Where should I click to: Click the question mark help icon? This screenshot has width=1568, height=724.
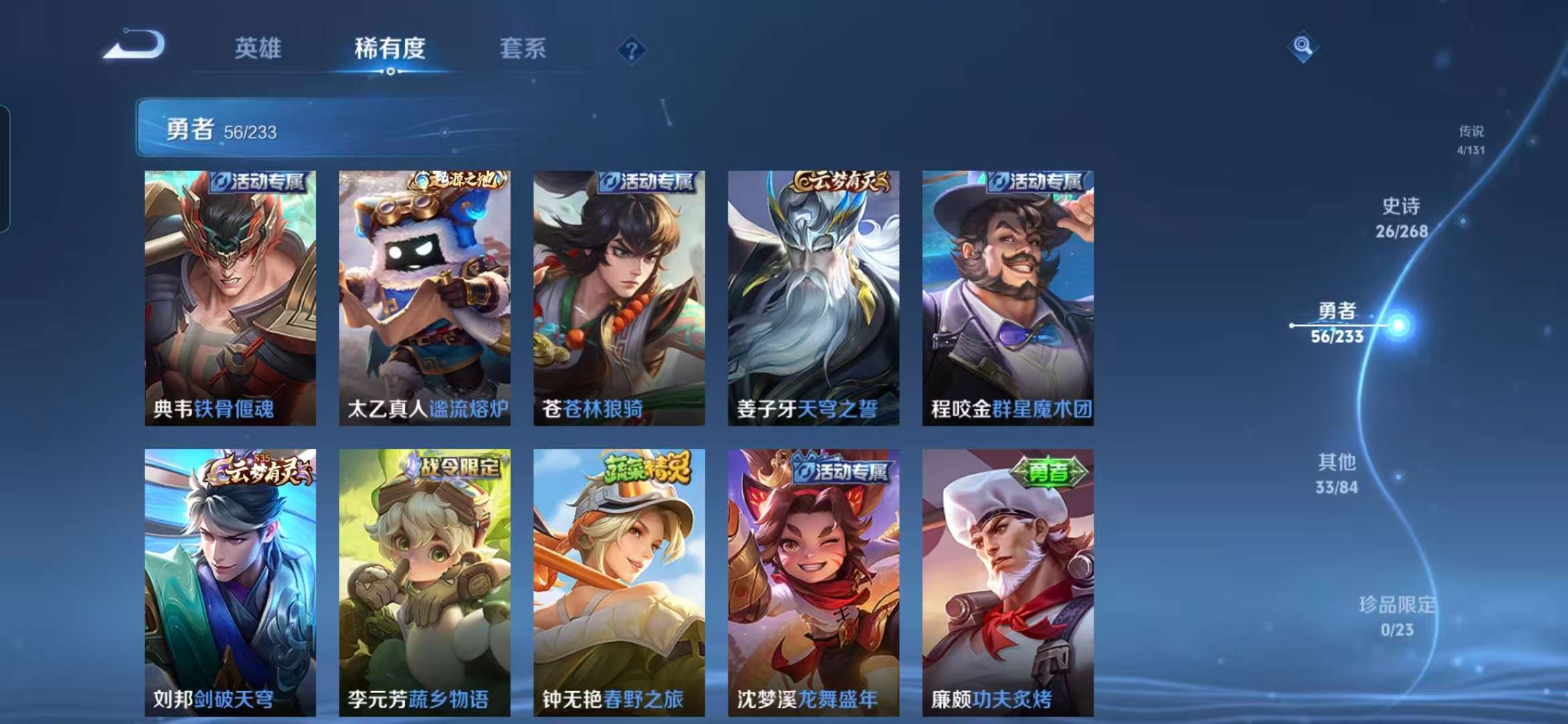631,50
